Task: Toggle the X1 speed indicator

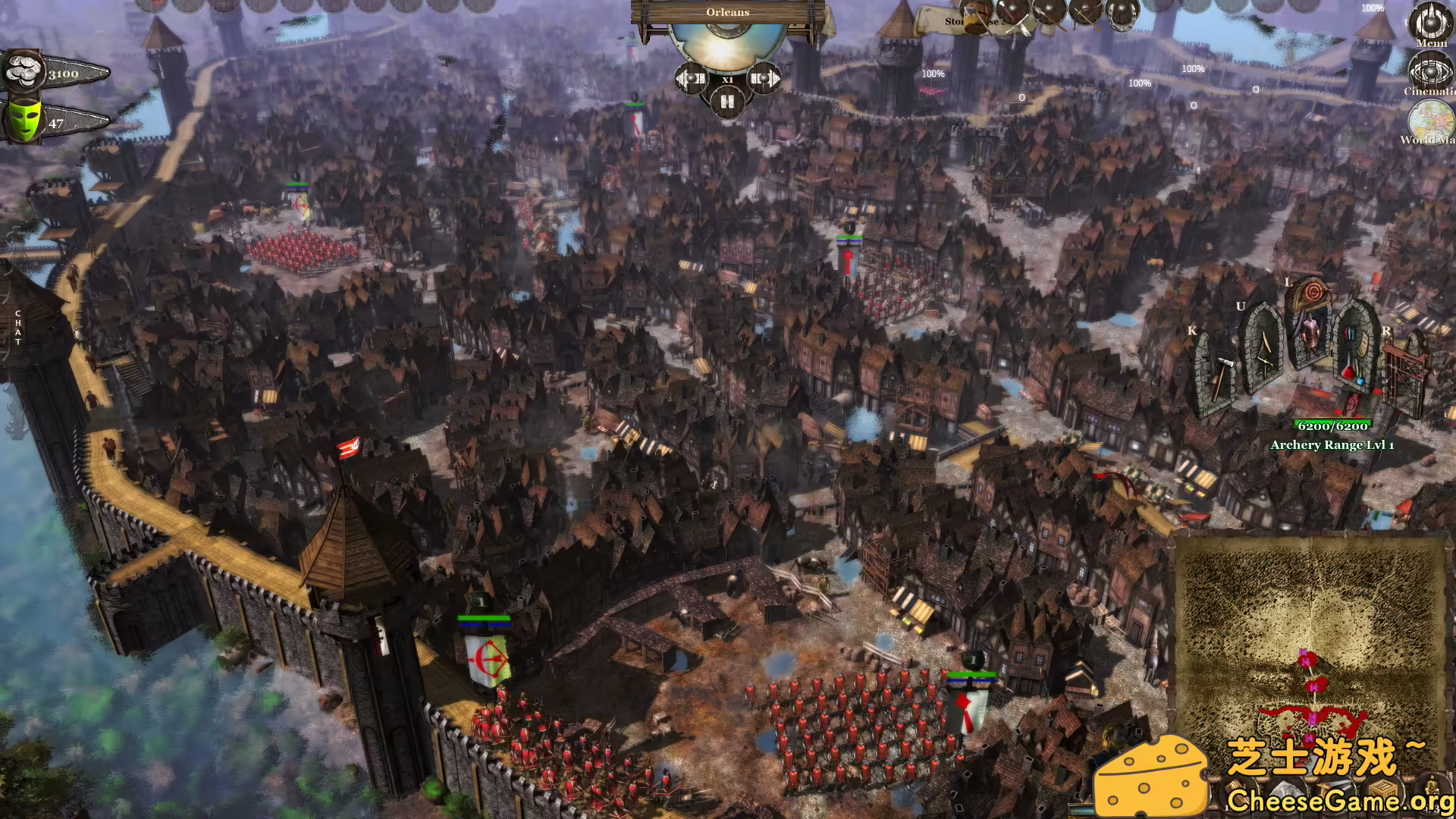Action: pos(728,79)
